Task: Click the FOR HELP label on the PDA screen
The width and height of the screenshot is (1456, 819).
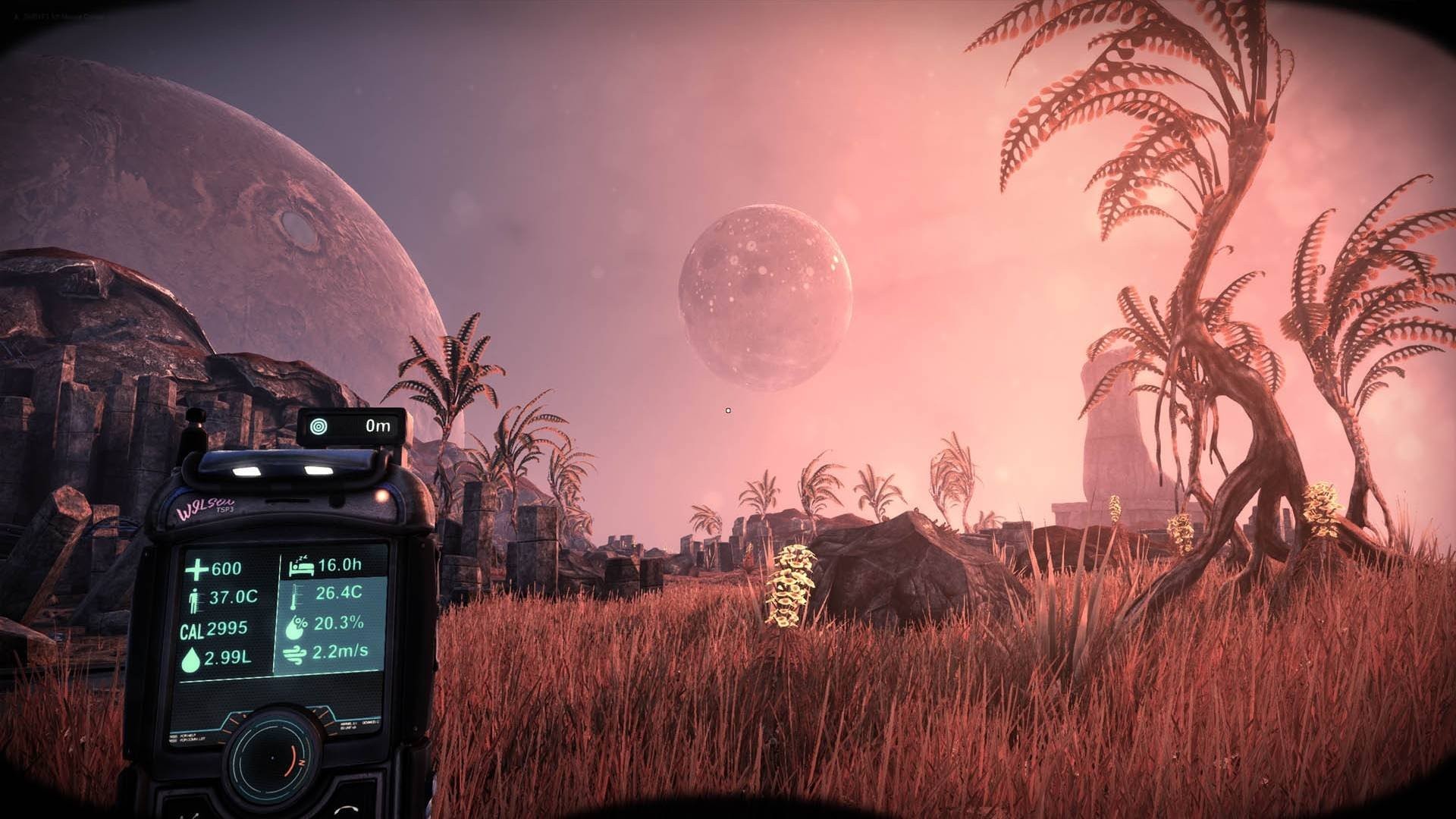Action: click(187, 734)
